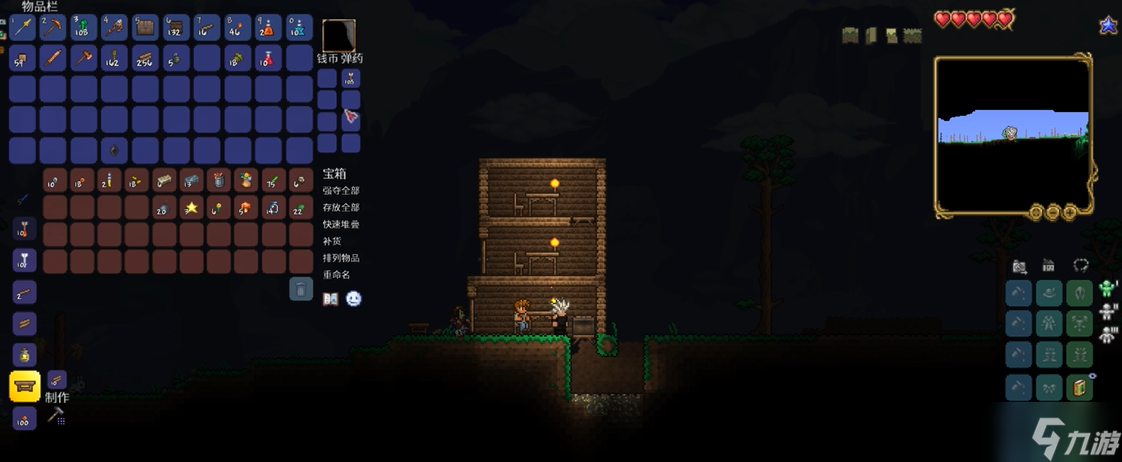Click the wooden hammer inventory slot
Screen dimensions: 1122x462
pyautogui.click(x=85, y=58)
